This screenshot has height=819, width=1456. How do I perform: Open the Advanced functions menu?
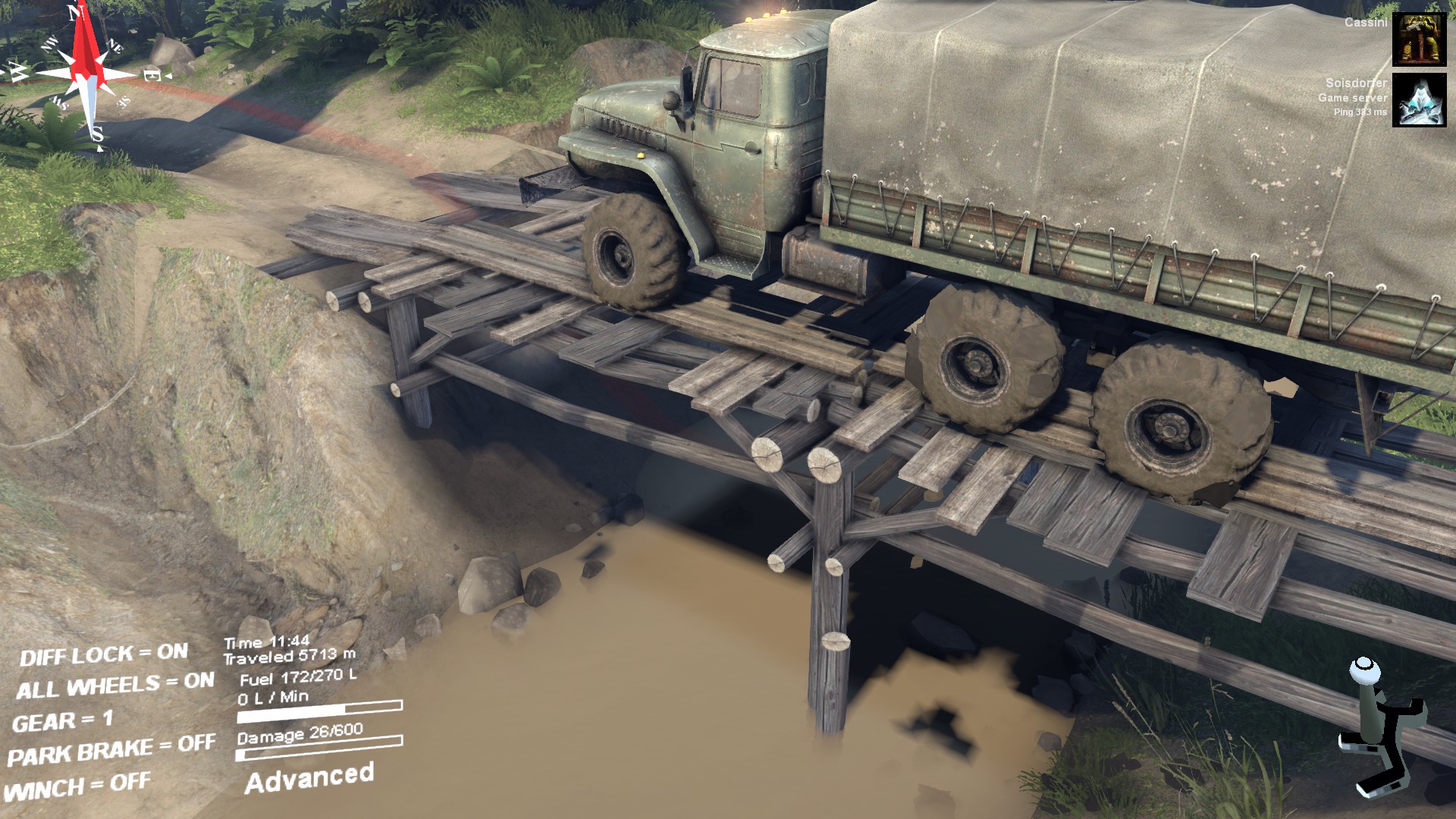point(309,778)
